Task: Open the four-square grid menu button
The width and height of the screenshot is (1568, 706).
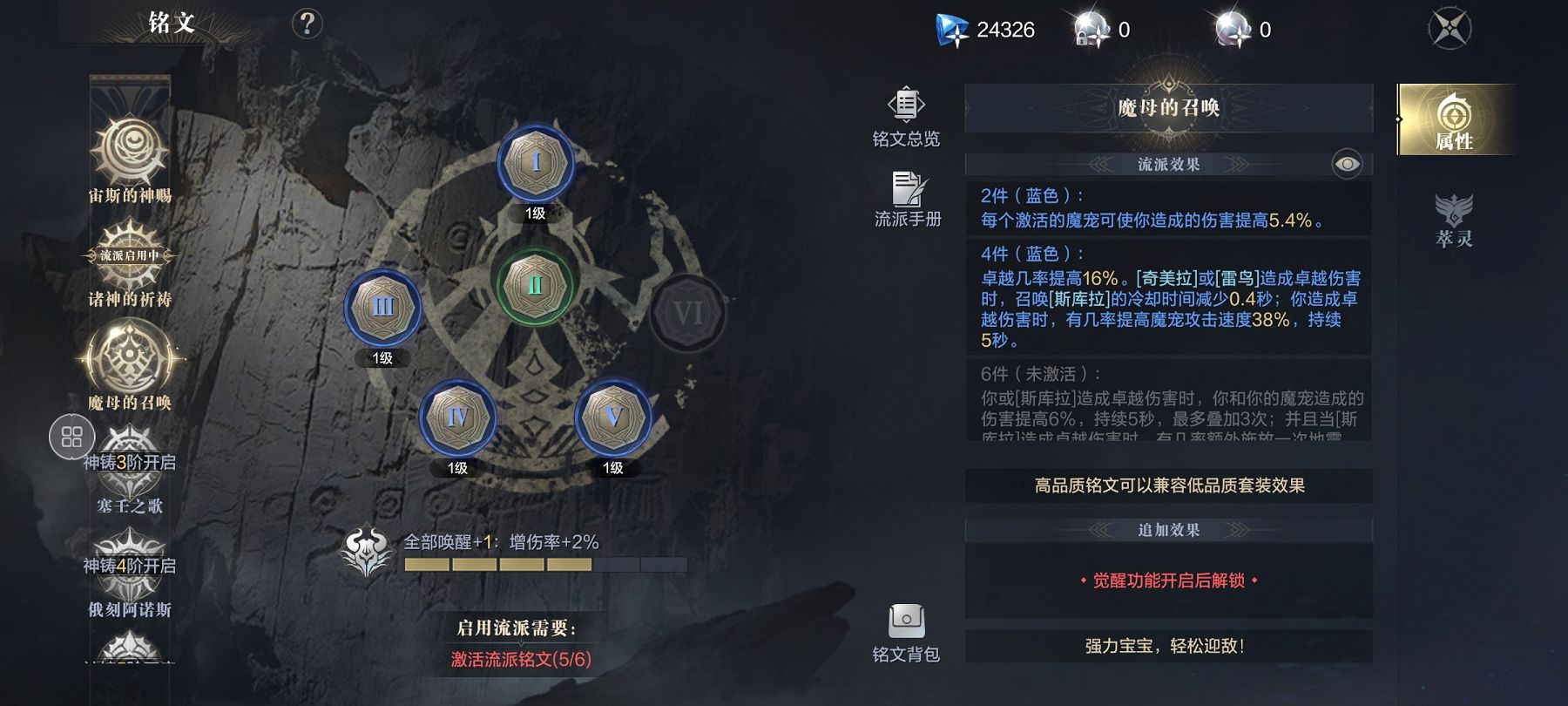Action: click(72, 437)
